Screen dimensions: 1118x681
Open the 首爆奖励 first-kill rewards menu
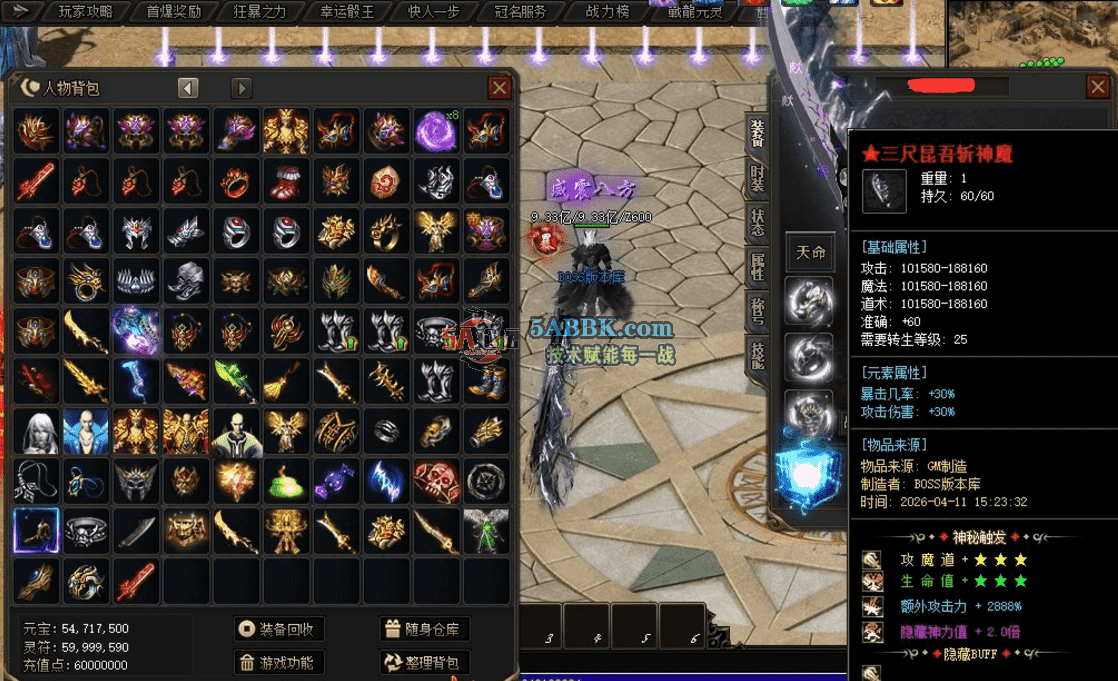click(x=173, y=12)
